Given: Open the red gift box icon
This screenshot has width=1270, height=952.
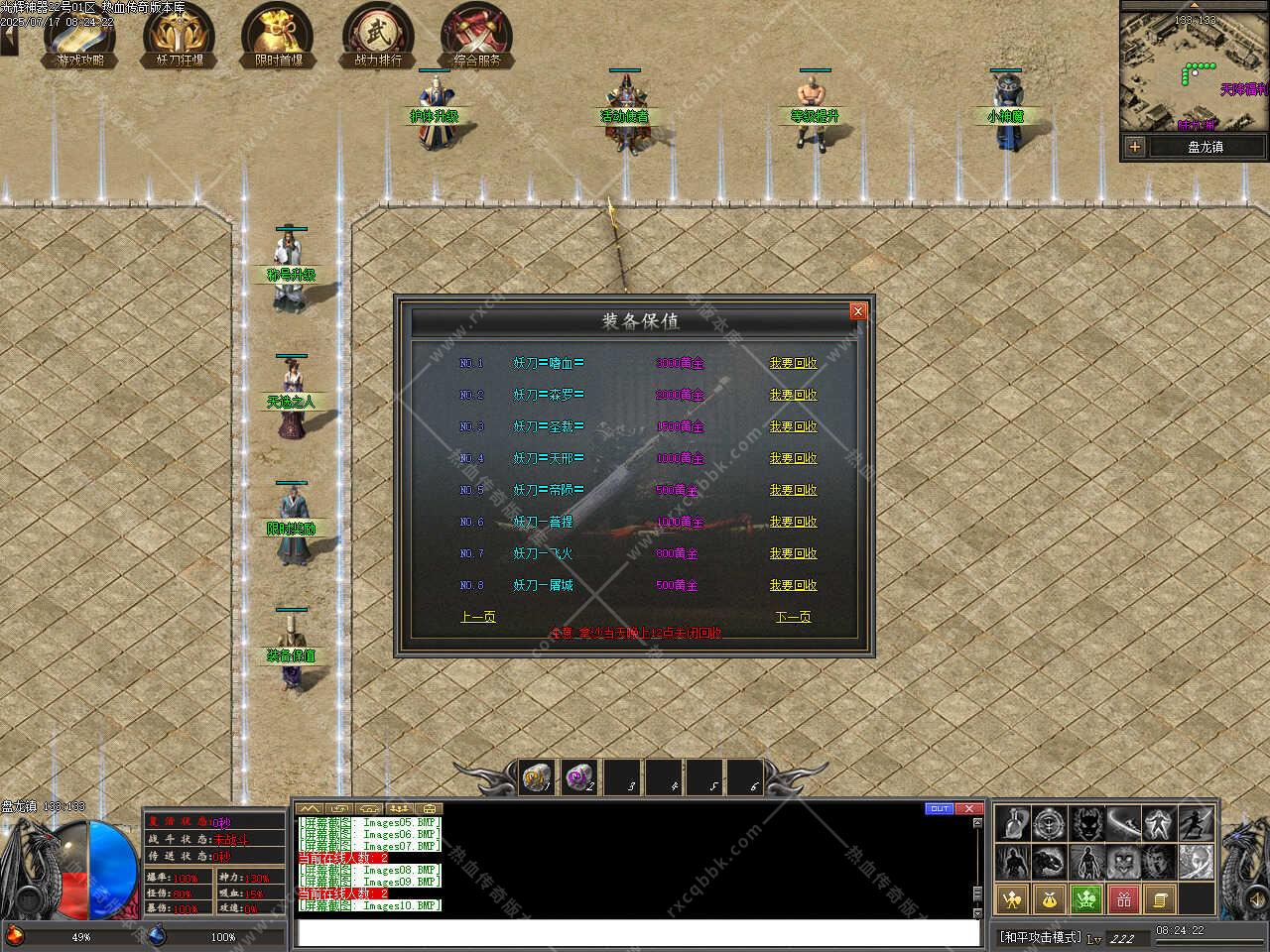Looking at the screenshot, I should coord(1123,899).
